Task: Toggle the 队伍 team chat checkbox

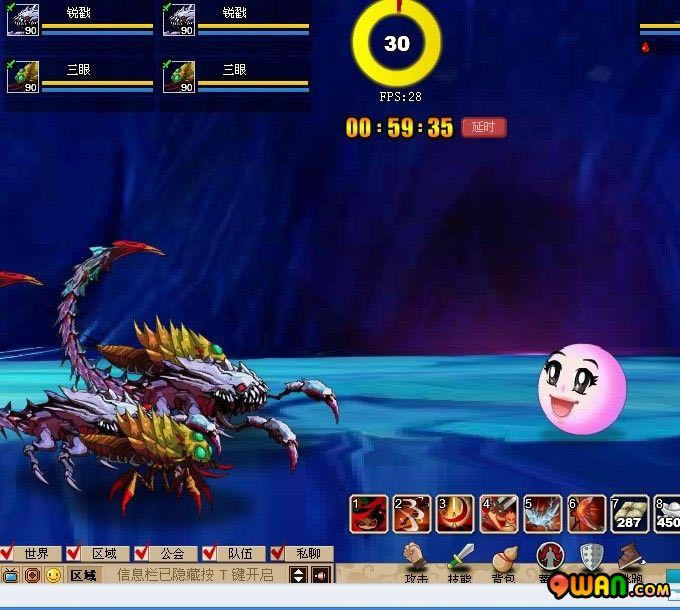Action: point(210,553)
